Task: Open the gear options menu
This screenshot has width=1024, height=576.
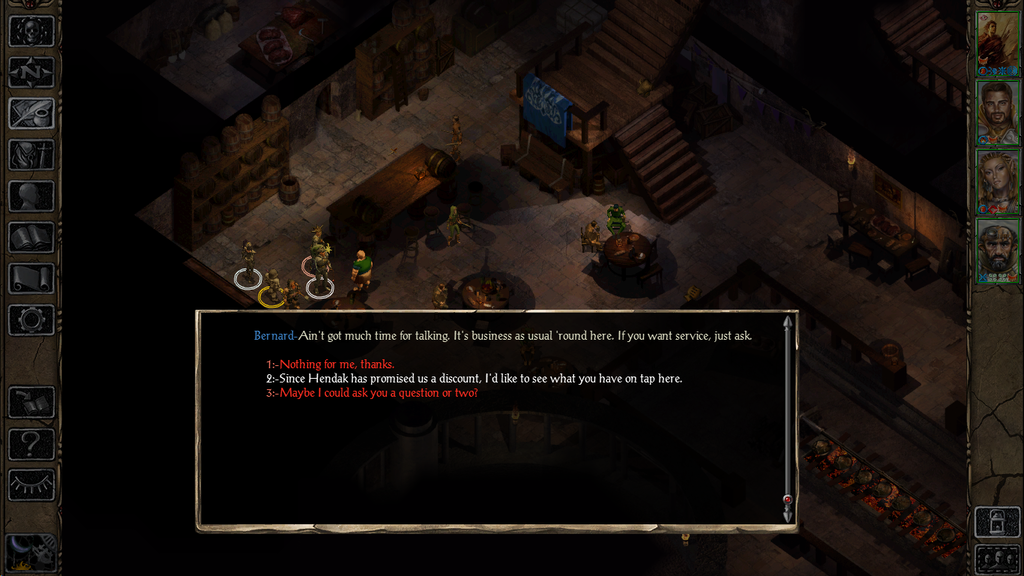Action: tap(31, 320)
